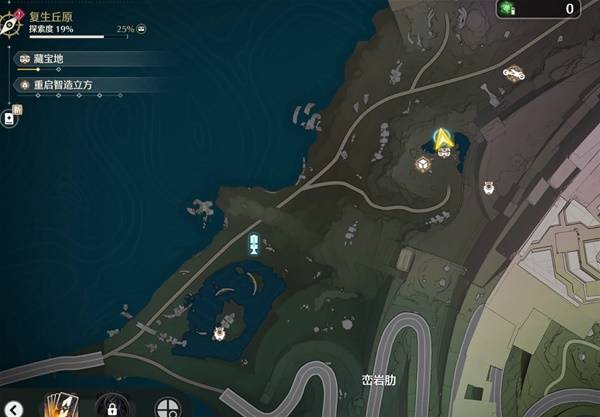Center on the yellow player arrow marker
Screen dimensions: 600x417
click(441, 139)
